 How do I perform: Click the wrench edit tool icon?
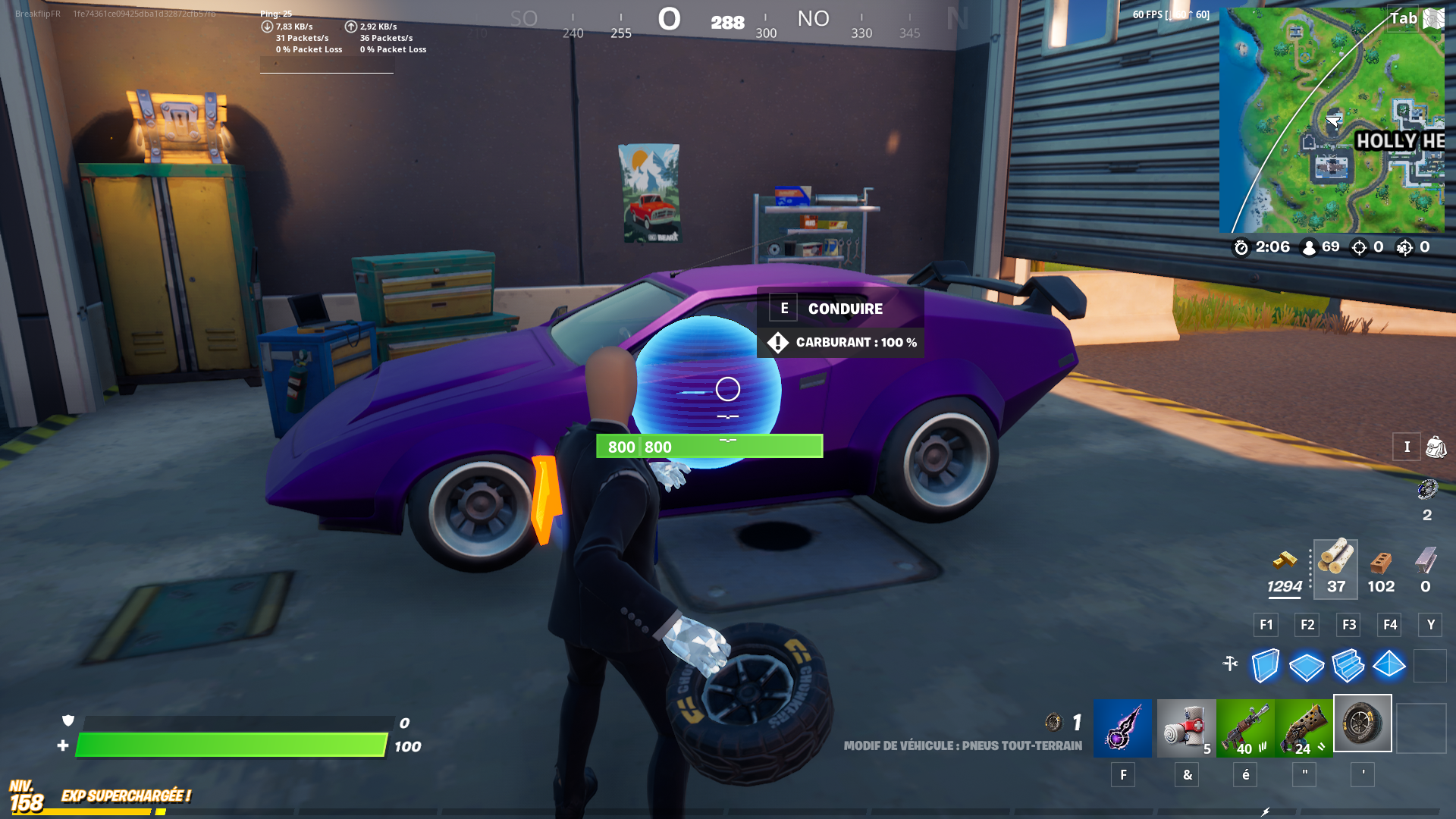pos(1231,662)
